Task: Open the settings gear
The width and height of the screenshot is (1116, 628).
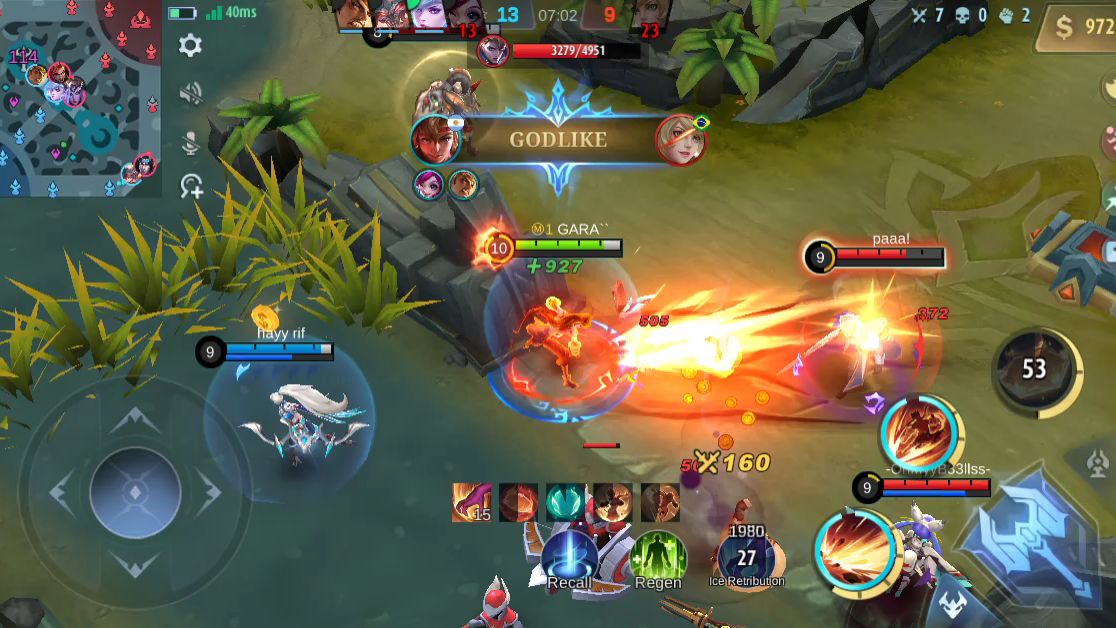Action: [190, 45]
